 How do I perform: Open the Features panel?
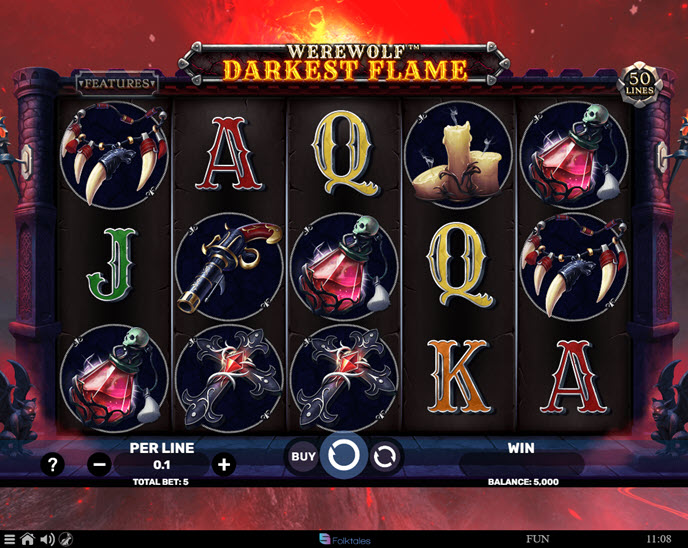[x=117, y=84]
